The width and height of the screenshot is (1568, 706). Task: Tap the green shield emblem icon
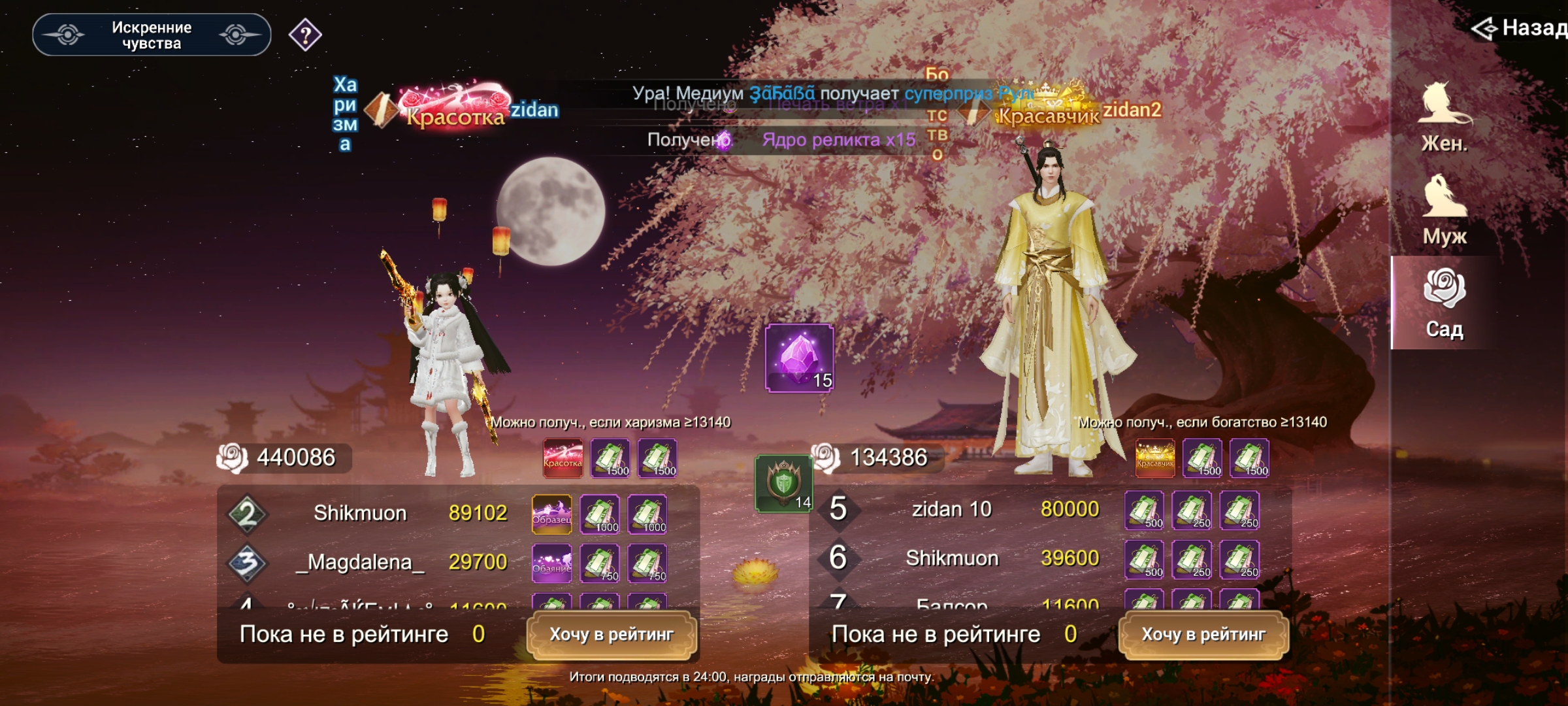783,484
